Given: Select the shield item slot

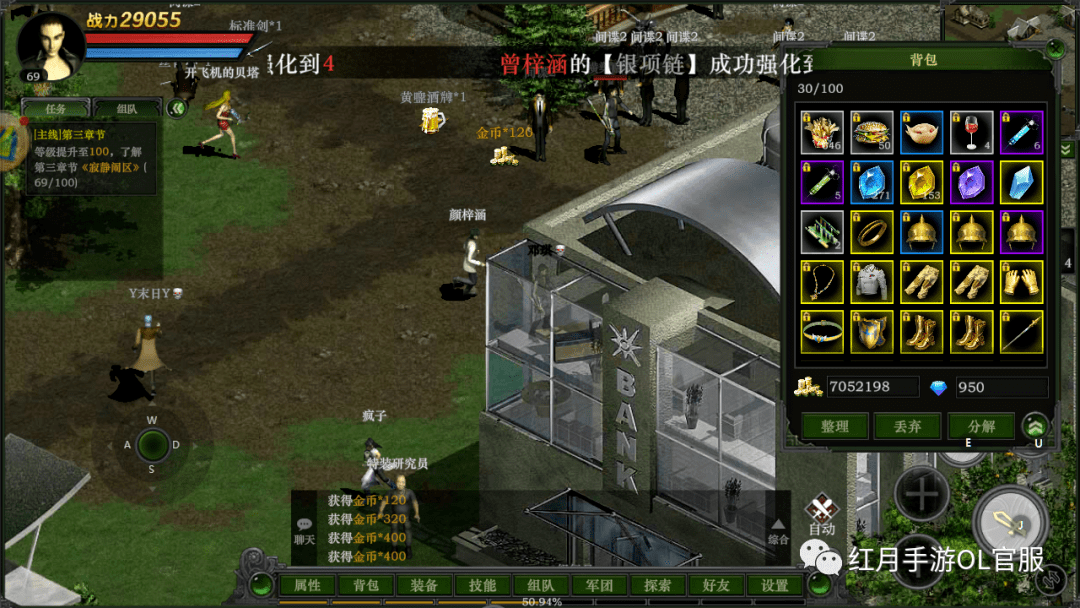Looking at the screenshot, I should pyautogui.click(x=872, y=332).
